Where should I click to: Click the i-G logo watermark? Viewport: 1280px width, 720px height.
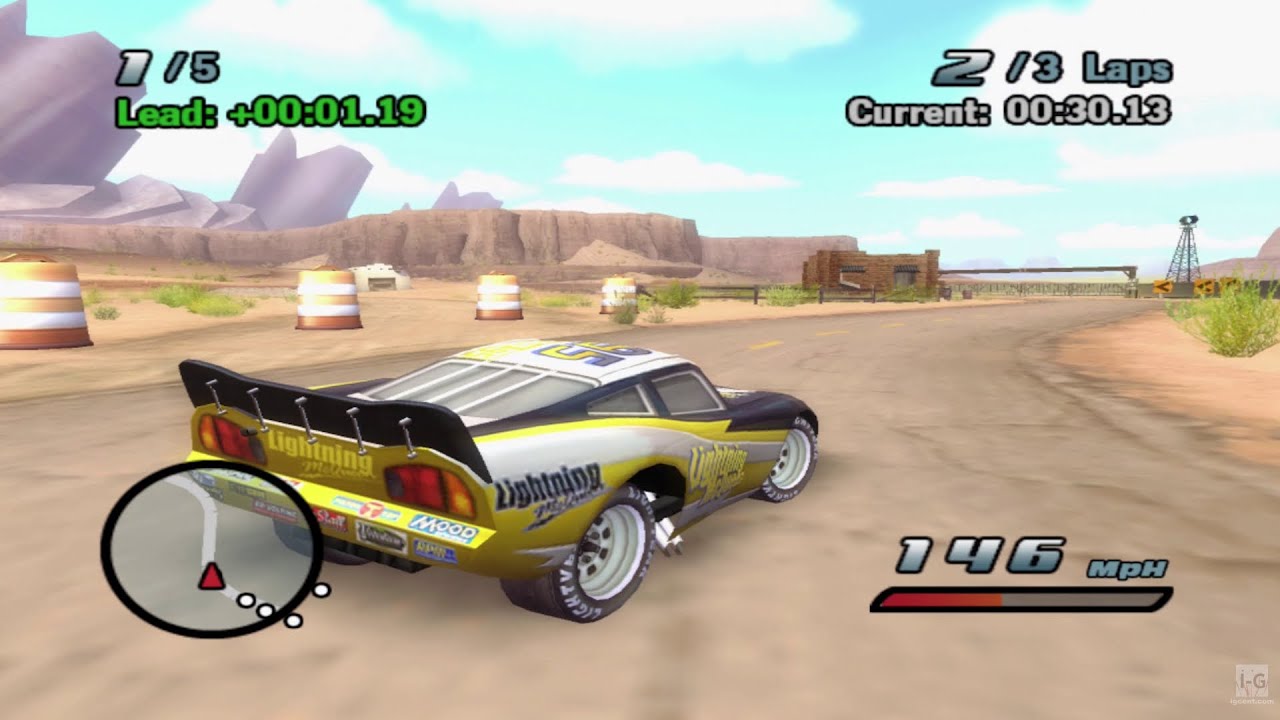[x=1252, y=681]
